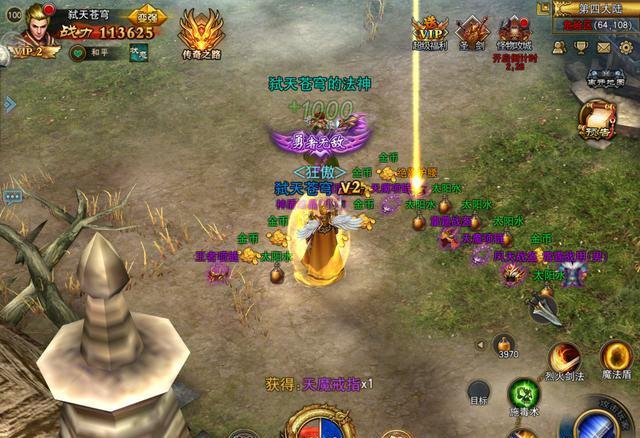Cast the 烈火剑法 flame sword skill
Screen dimensions: 640x438
[564, 360]
